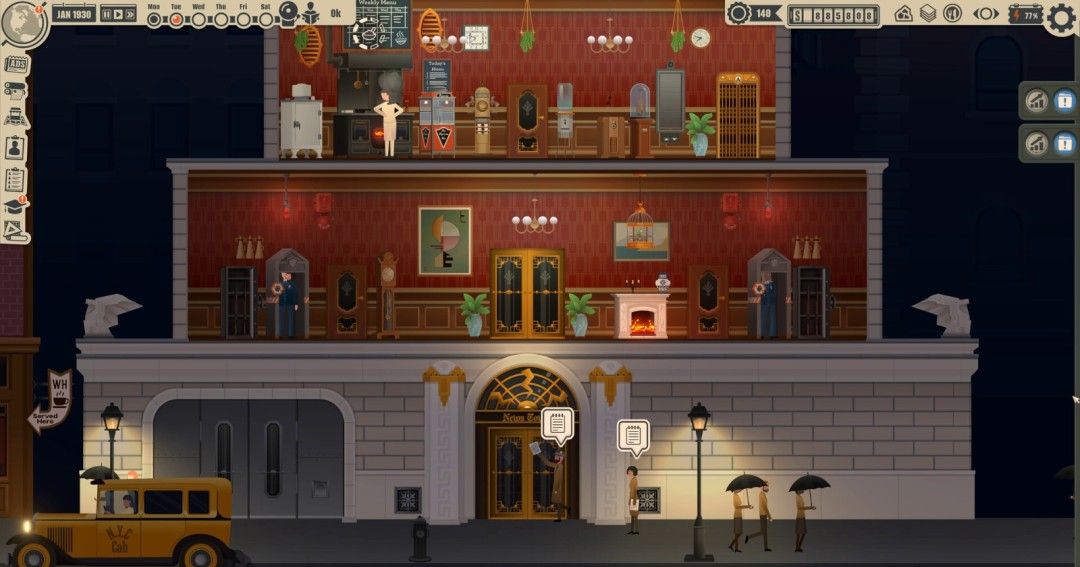Pause the game time
The height and width of the screenshot is (567, 1080).
[105, 14]
